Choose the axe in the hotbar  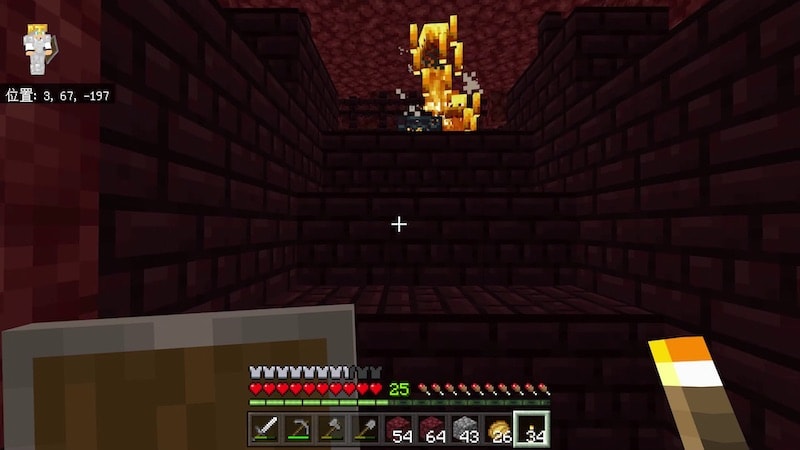(x=332, y=429)
